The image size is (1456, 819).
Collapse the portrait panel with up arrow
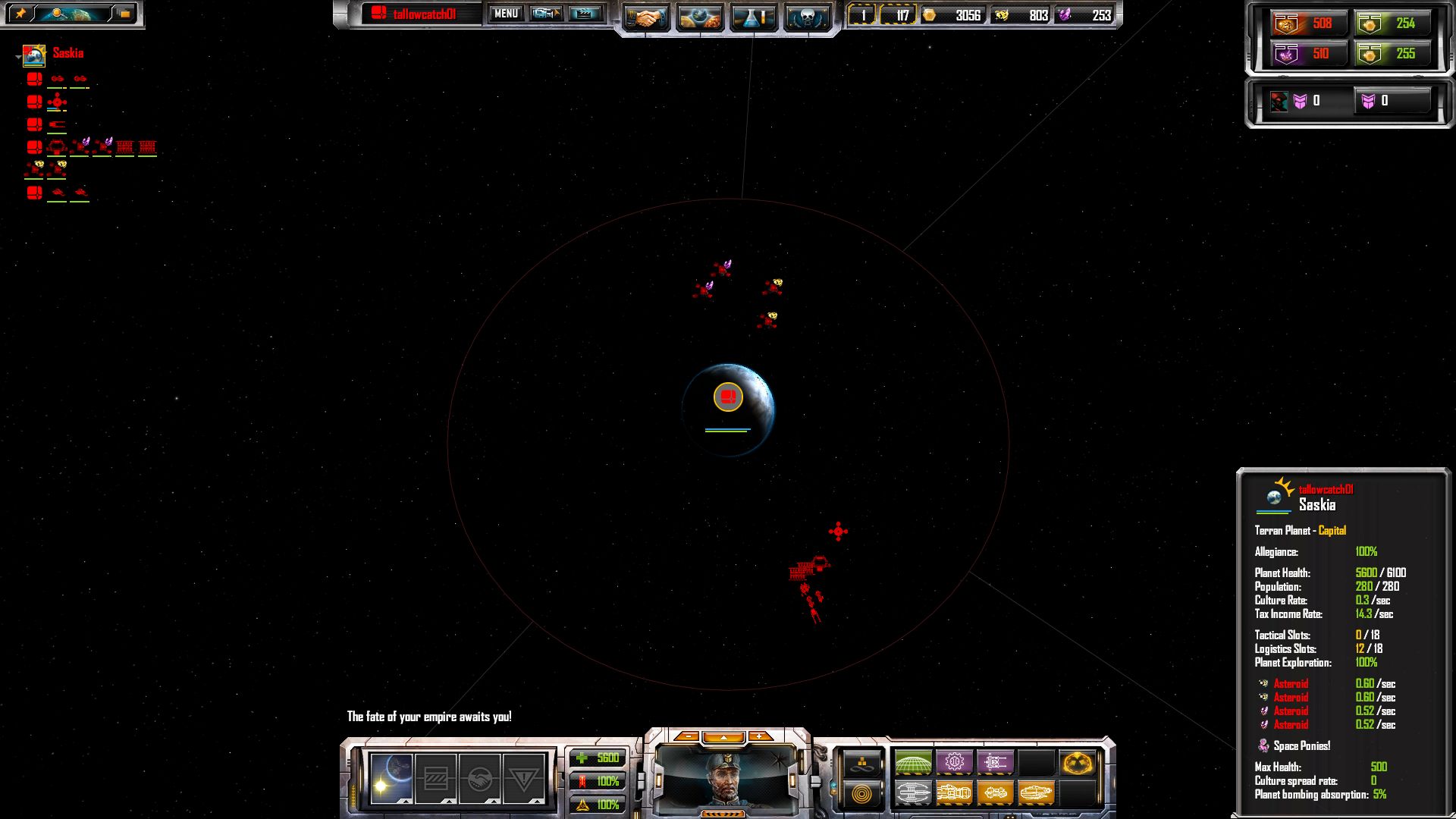point(724,737)
